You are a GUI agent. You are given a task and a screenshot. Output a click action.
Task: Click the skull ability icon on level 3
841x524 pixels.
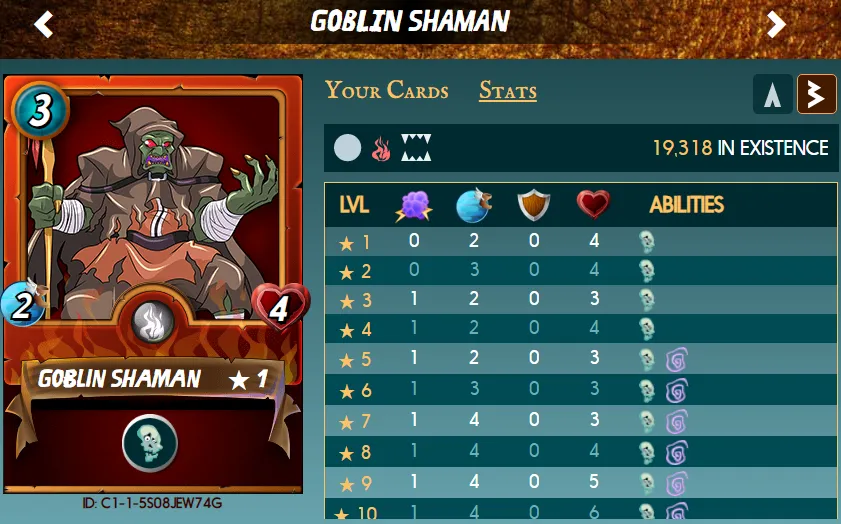coord(647,300)
